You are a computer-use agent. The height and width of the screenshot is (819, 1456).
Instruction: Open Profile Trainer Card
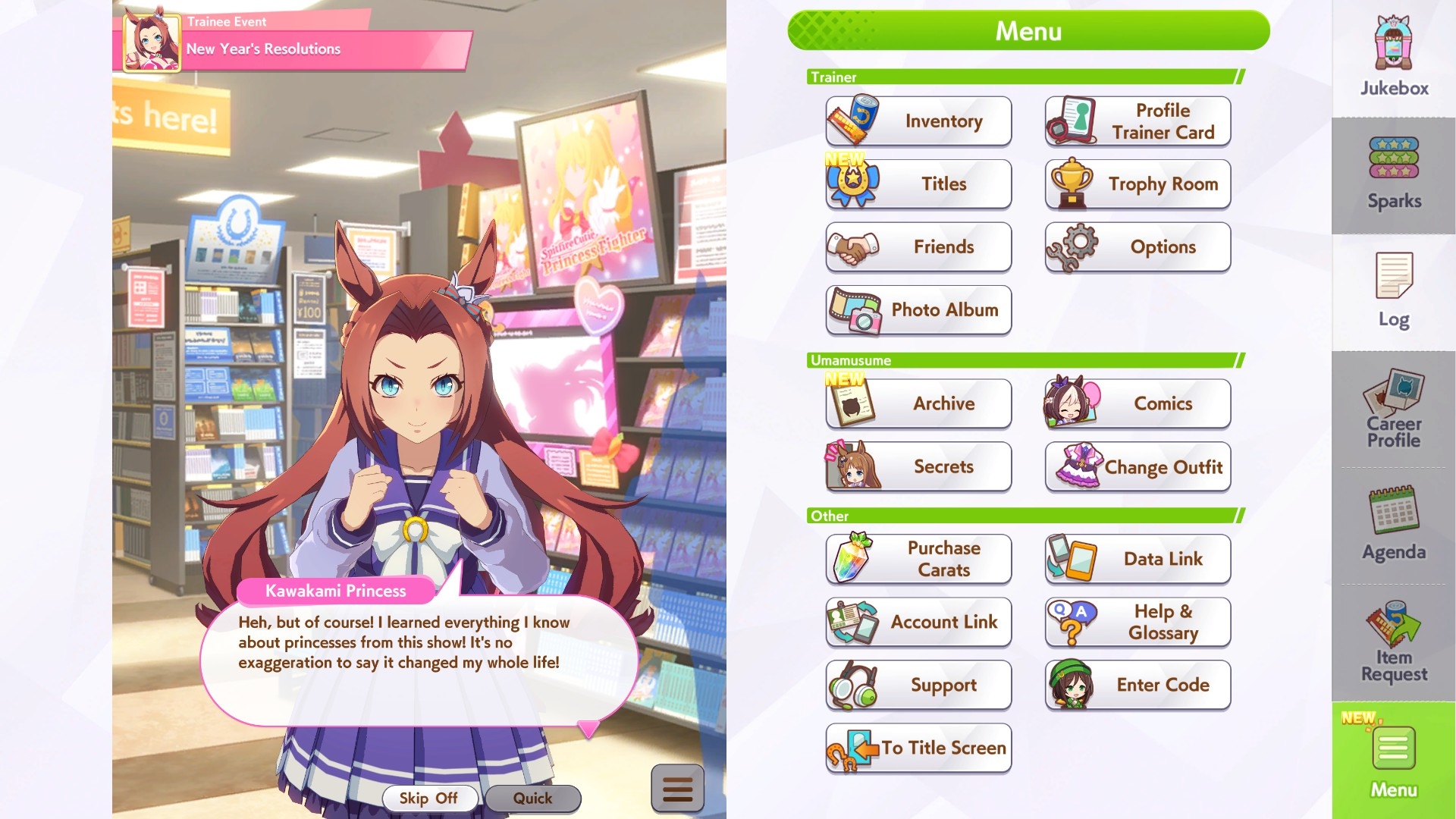1137,121
